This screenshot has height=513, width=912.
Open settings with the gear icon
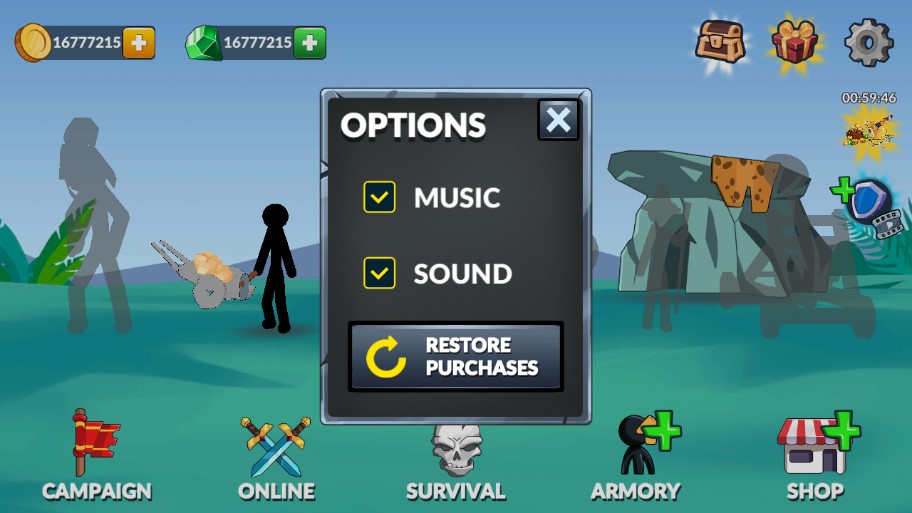click(x=868, y=42)
